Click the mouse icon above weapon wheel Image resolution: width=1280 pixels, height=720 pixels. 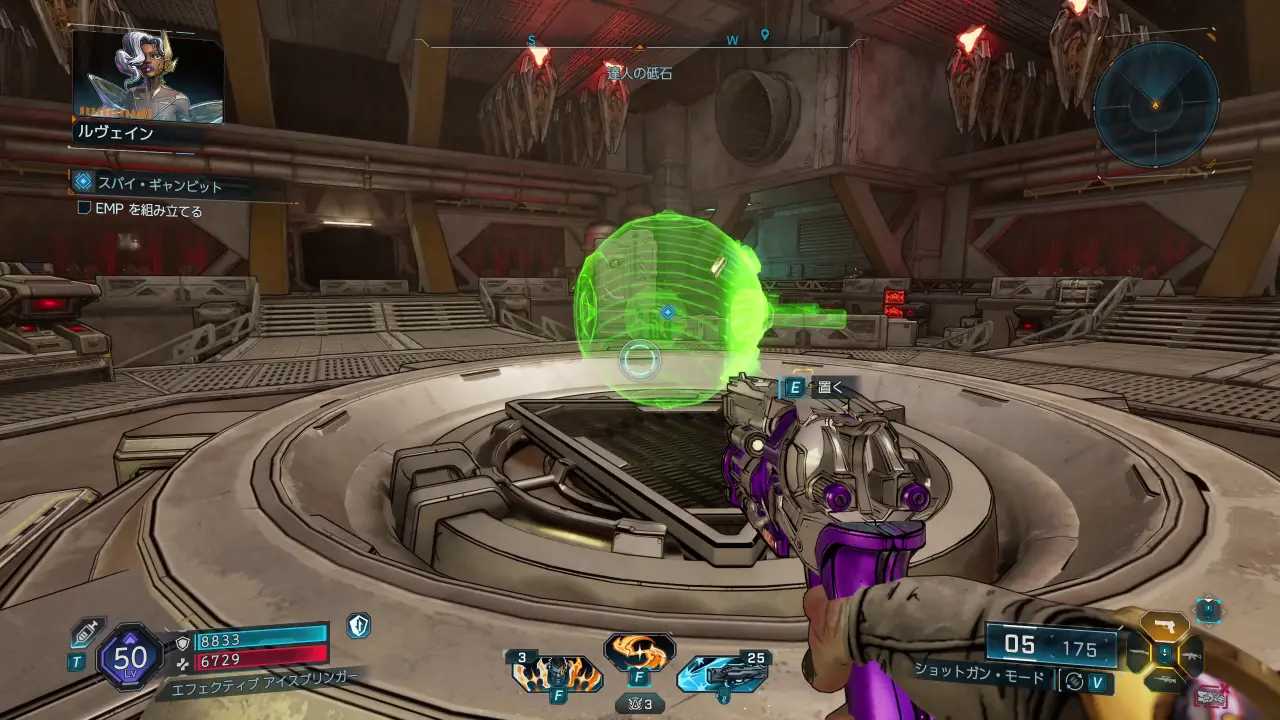1209,609
